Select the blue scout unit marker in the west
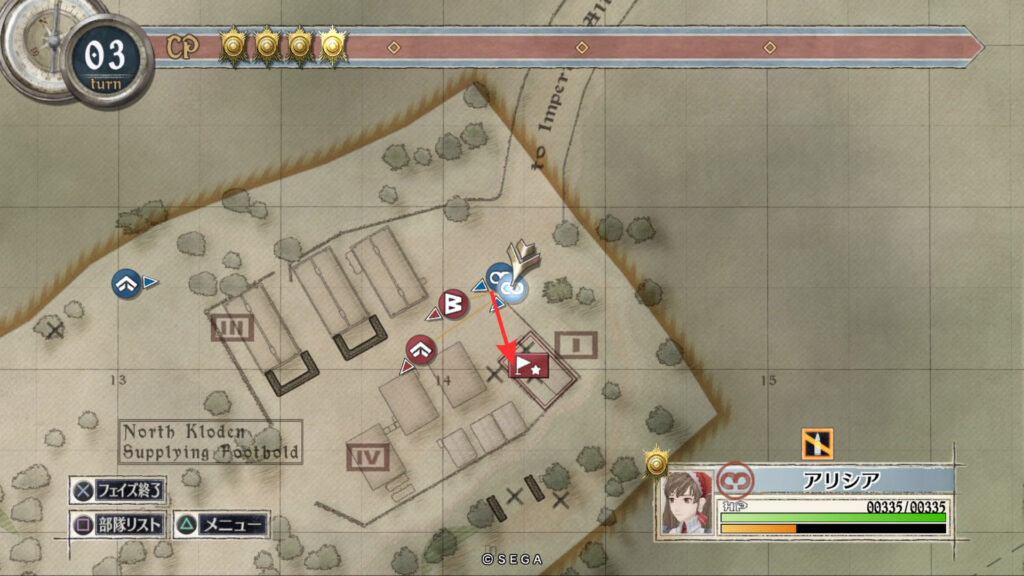The image size is (1024, 576). click(126, 283)
